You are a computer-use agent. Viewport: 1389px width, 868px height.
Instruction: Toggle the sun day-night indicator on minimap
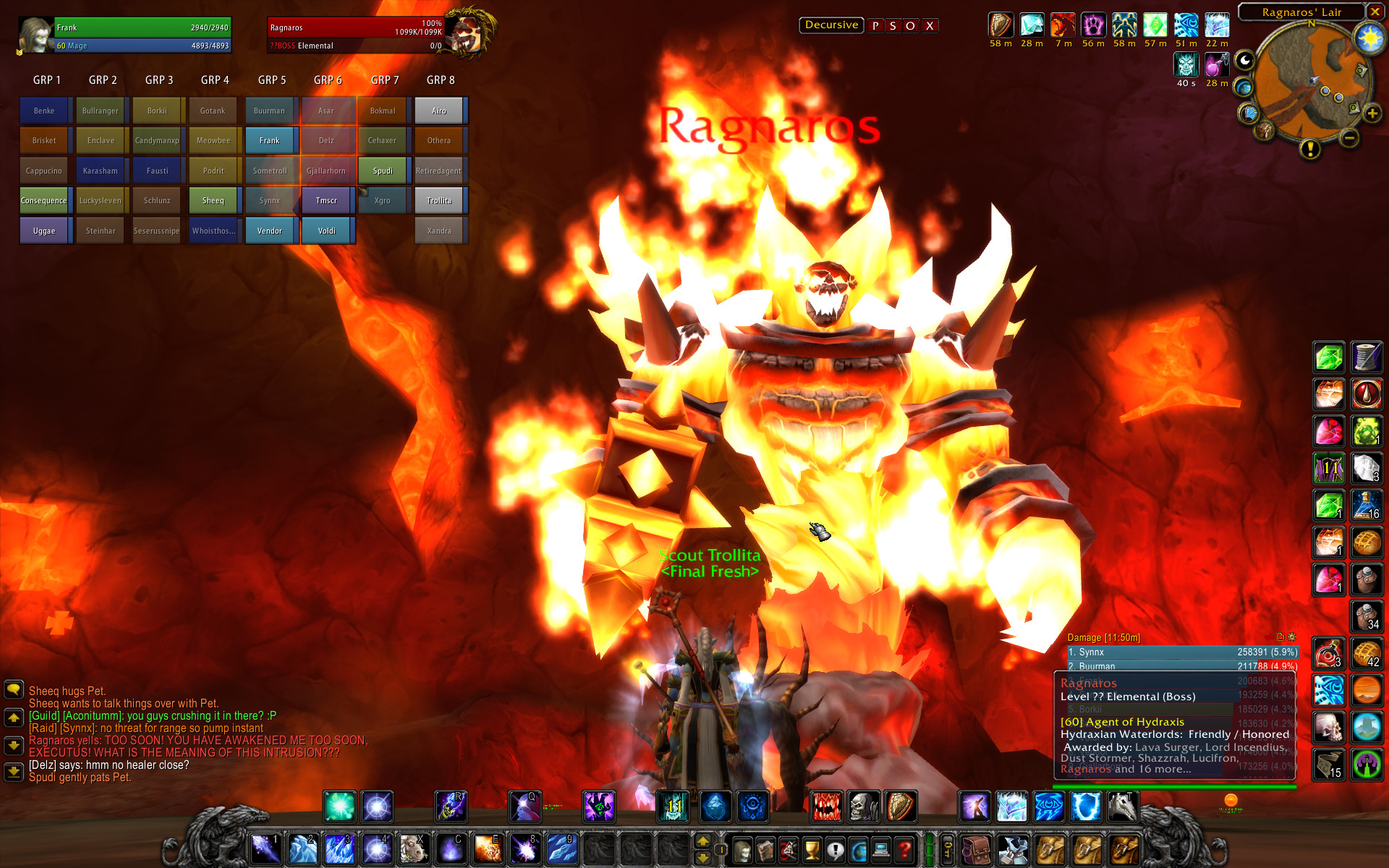1369,38
